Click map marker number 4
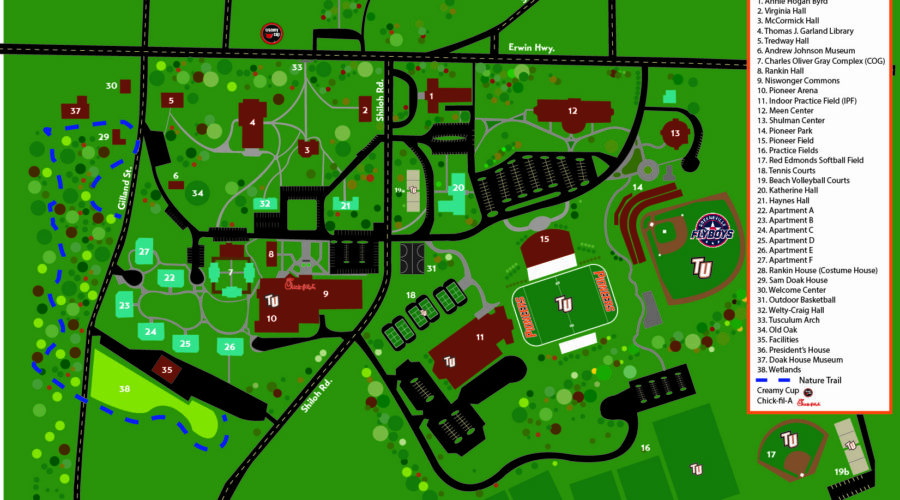The height and width of the screenshot is (500, 900). pyautogui.click(x=253, y=122)
